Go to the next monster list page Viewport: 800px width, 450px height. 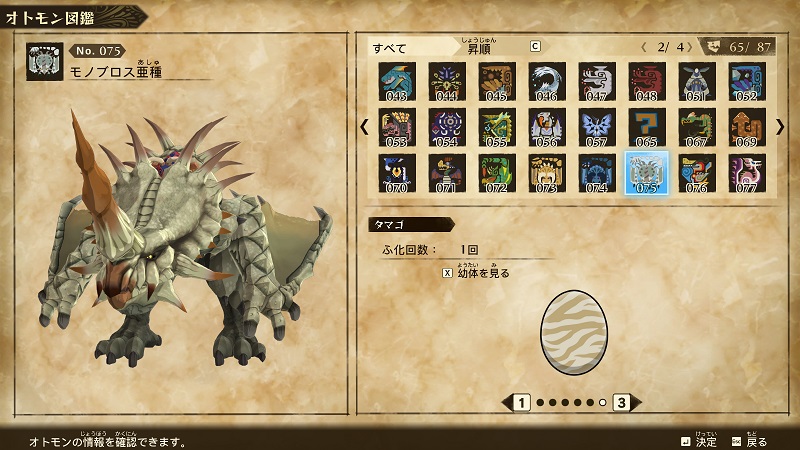point(780,127)
